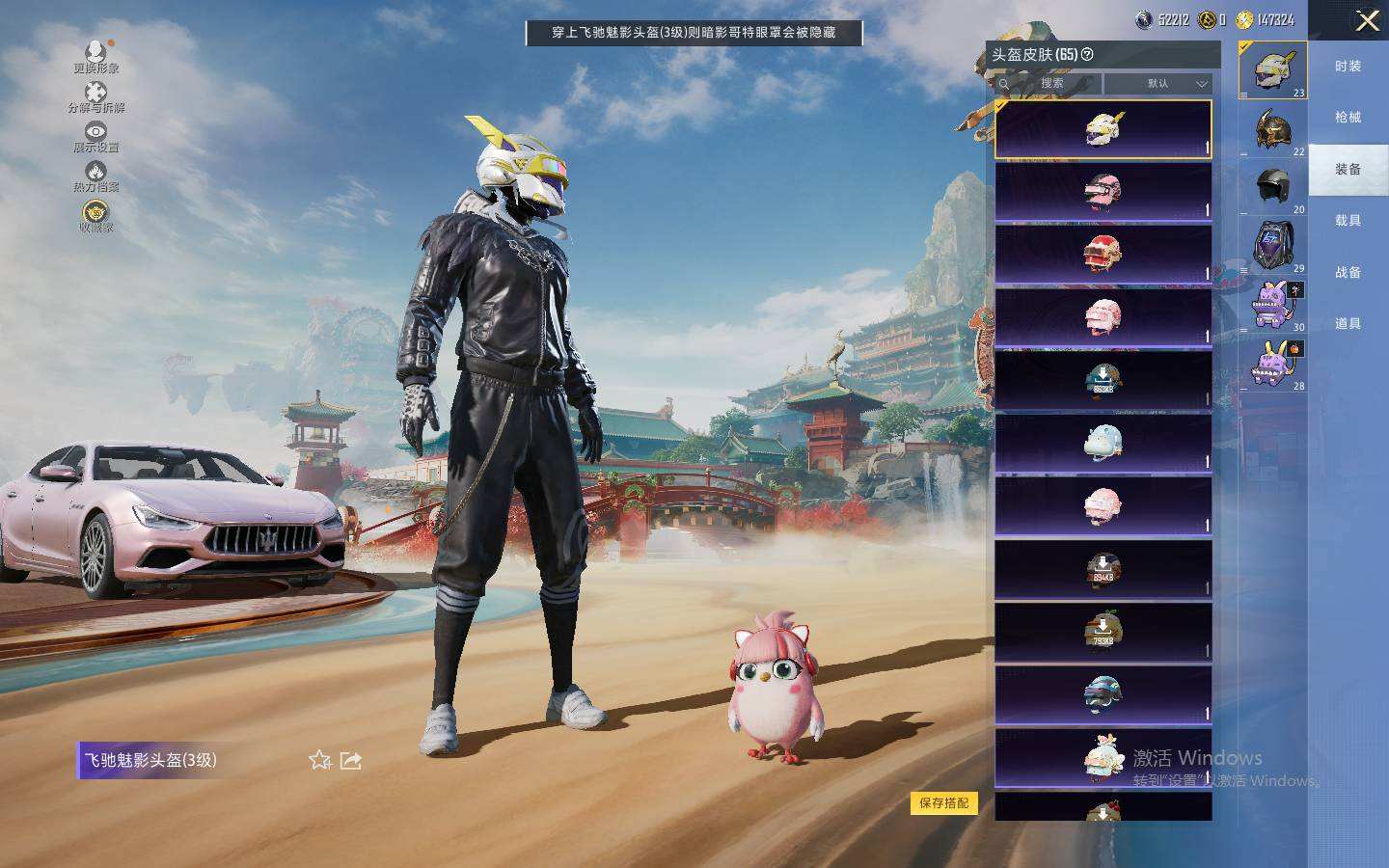
Task: Switch to the 时装 outfit tab
Action: tap(1348, 67)
